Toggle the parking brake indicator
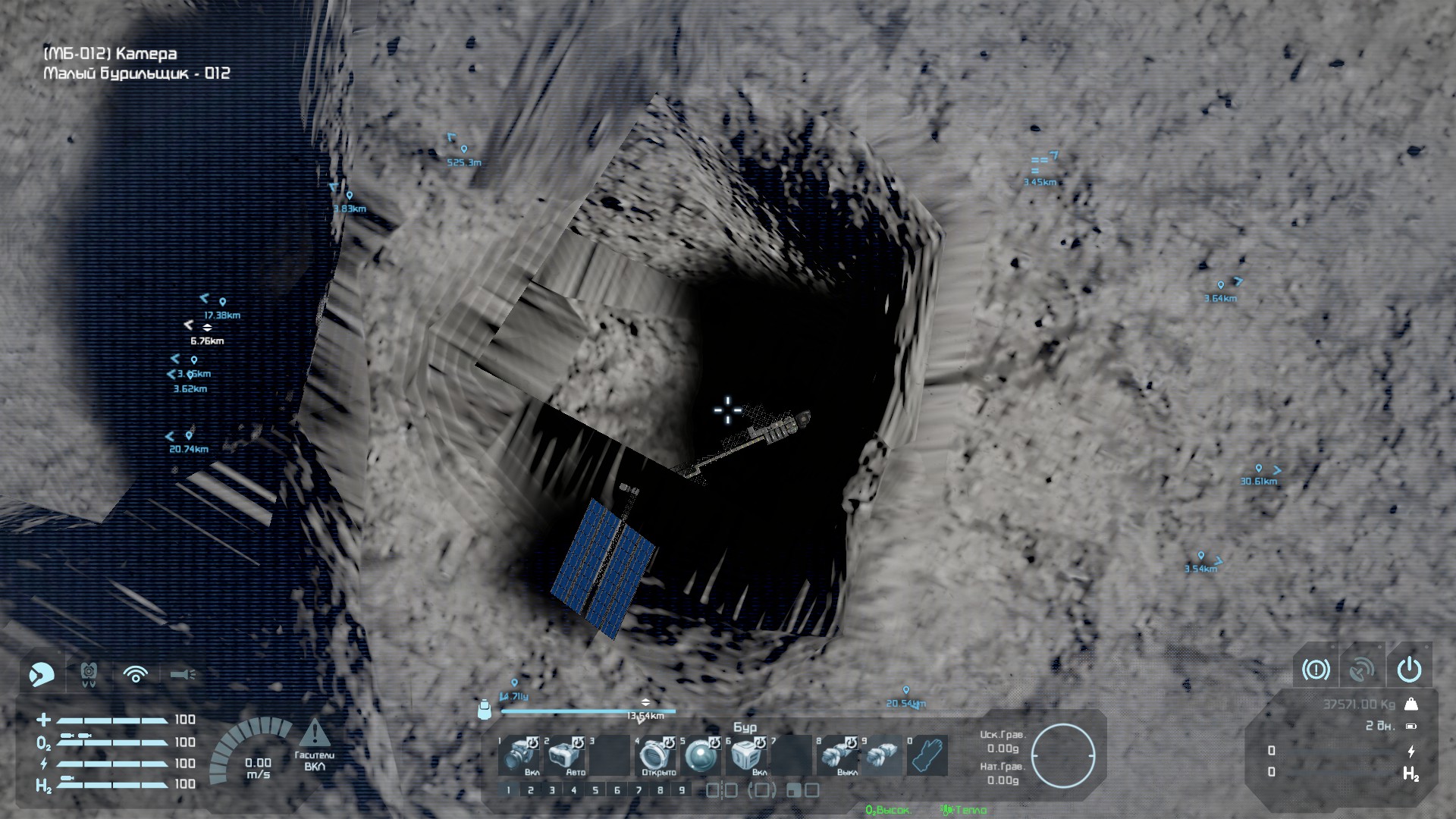This screenshot has width=1456, height=819. 1316,670
